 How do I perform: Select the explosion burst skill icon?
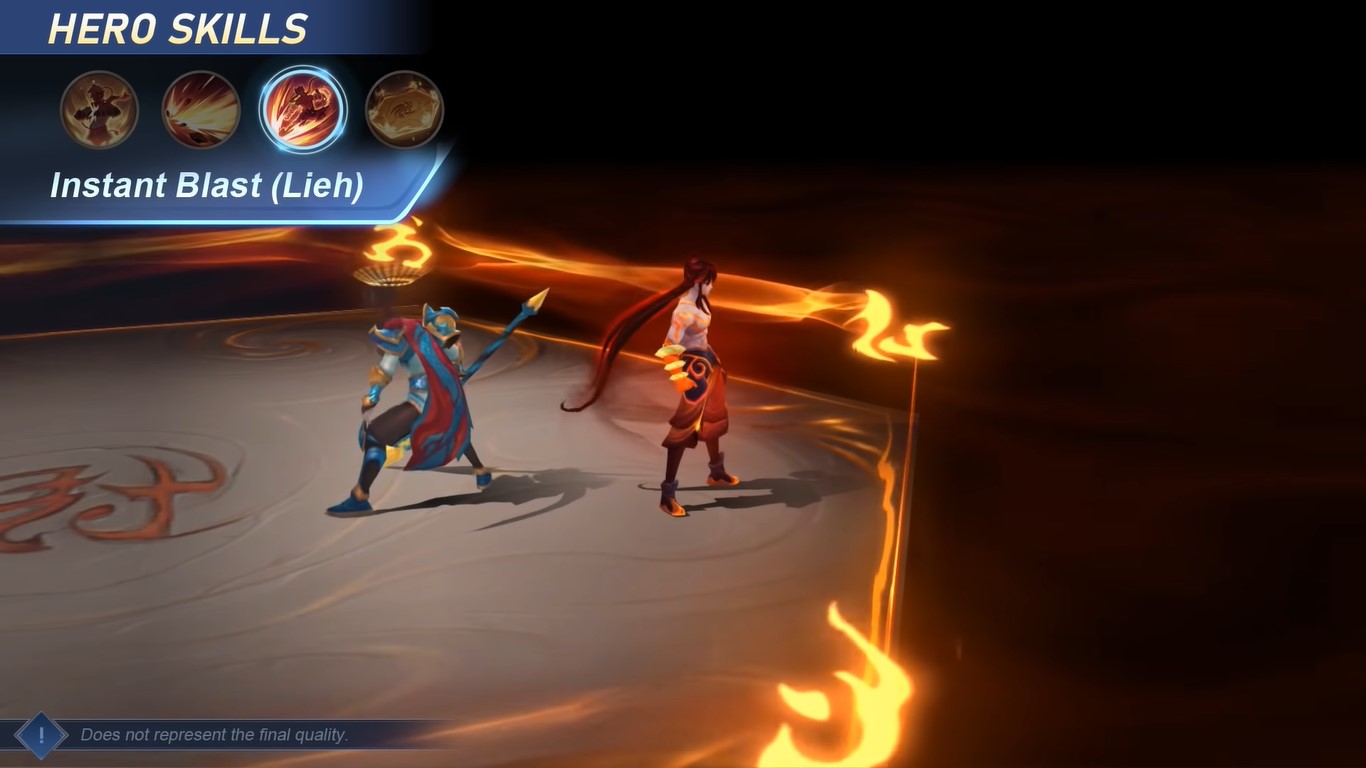tap(200, 108)
